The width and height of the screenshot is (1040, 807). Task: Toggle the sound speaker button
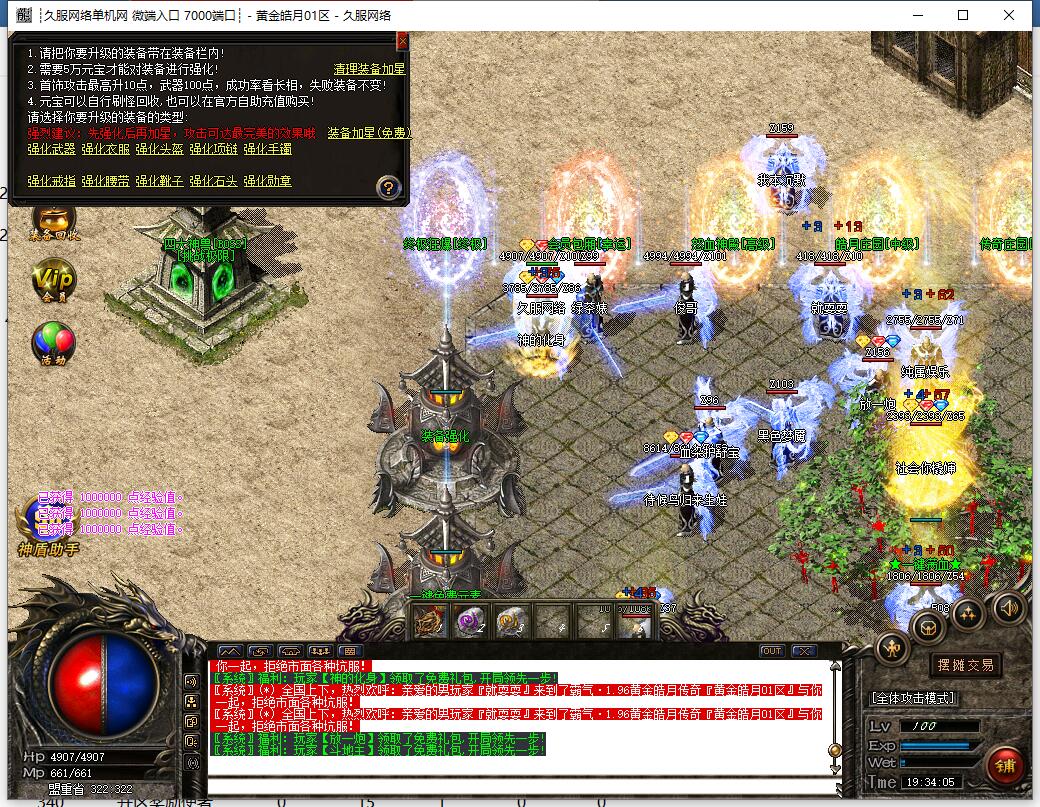tap(1008, 606)
